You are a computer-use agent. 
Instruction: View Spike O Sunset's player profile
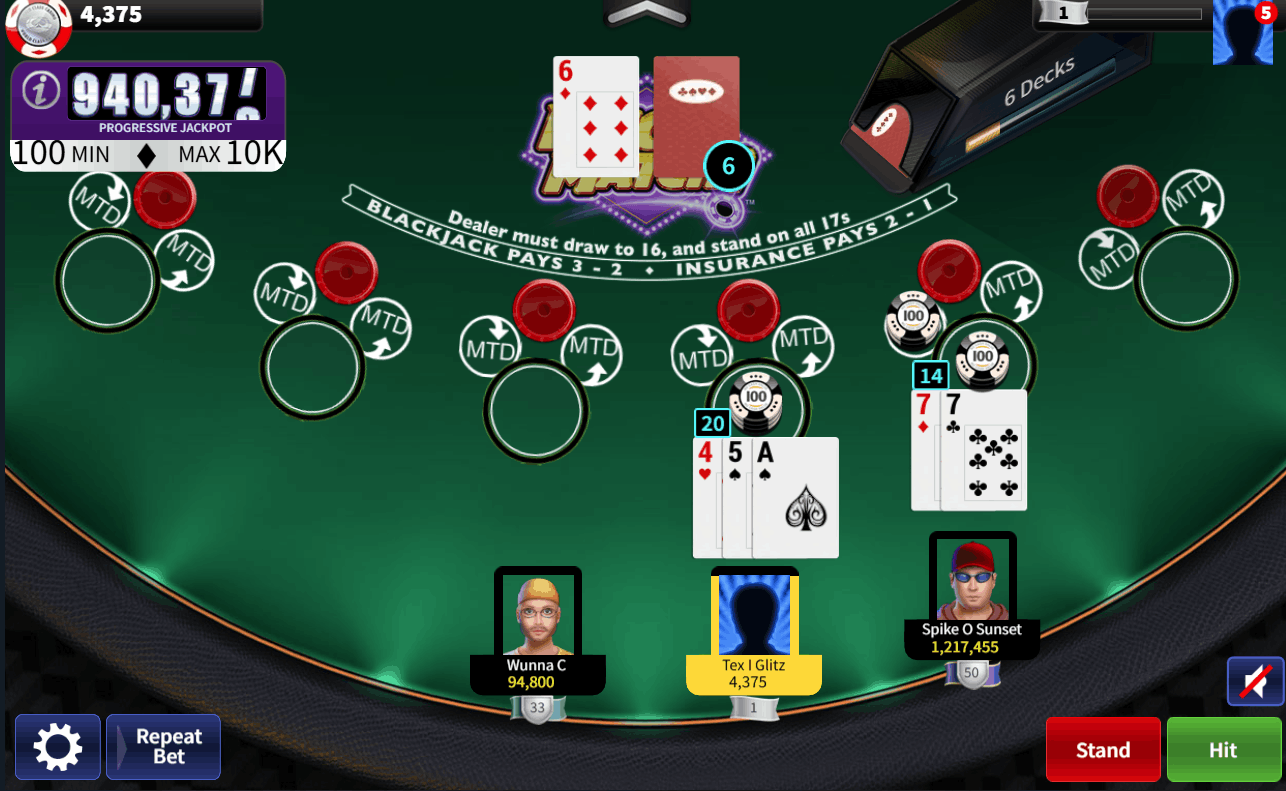[972, 580]
